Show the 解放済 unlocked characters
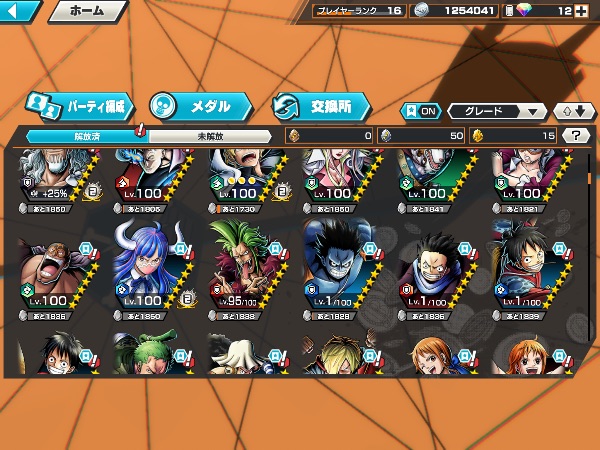Viewport: 600px width, 450px height. point(86,135)
